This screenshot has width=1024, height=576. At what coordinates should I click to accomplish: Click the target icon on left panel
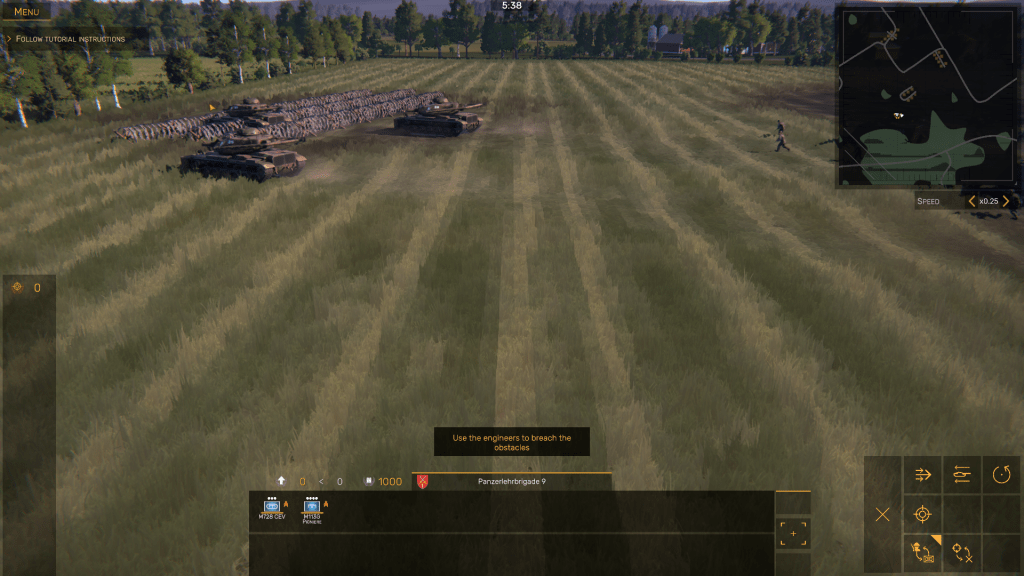pos(17,288)
